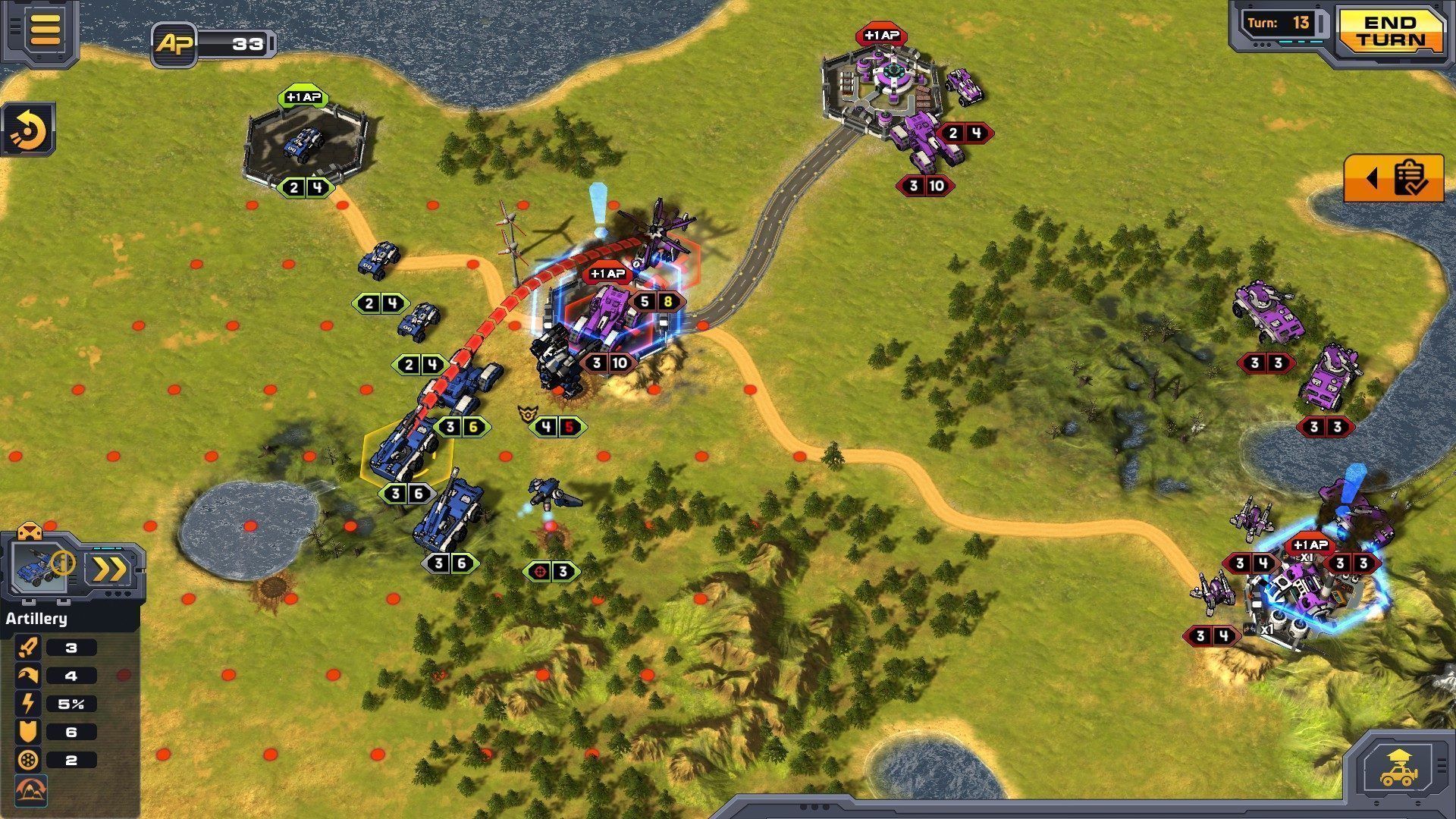Click the mountain terrain ability icon
The height and width of the screenshot is (819, 1456).
(x=30, y=789)
